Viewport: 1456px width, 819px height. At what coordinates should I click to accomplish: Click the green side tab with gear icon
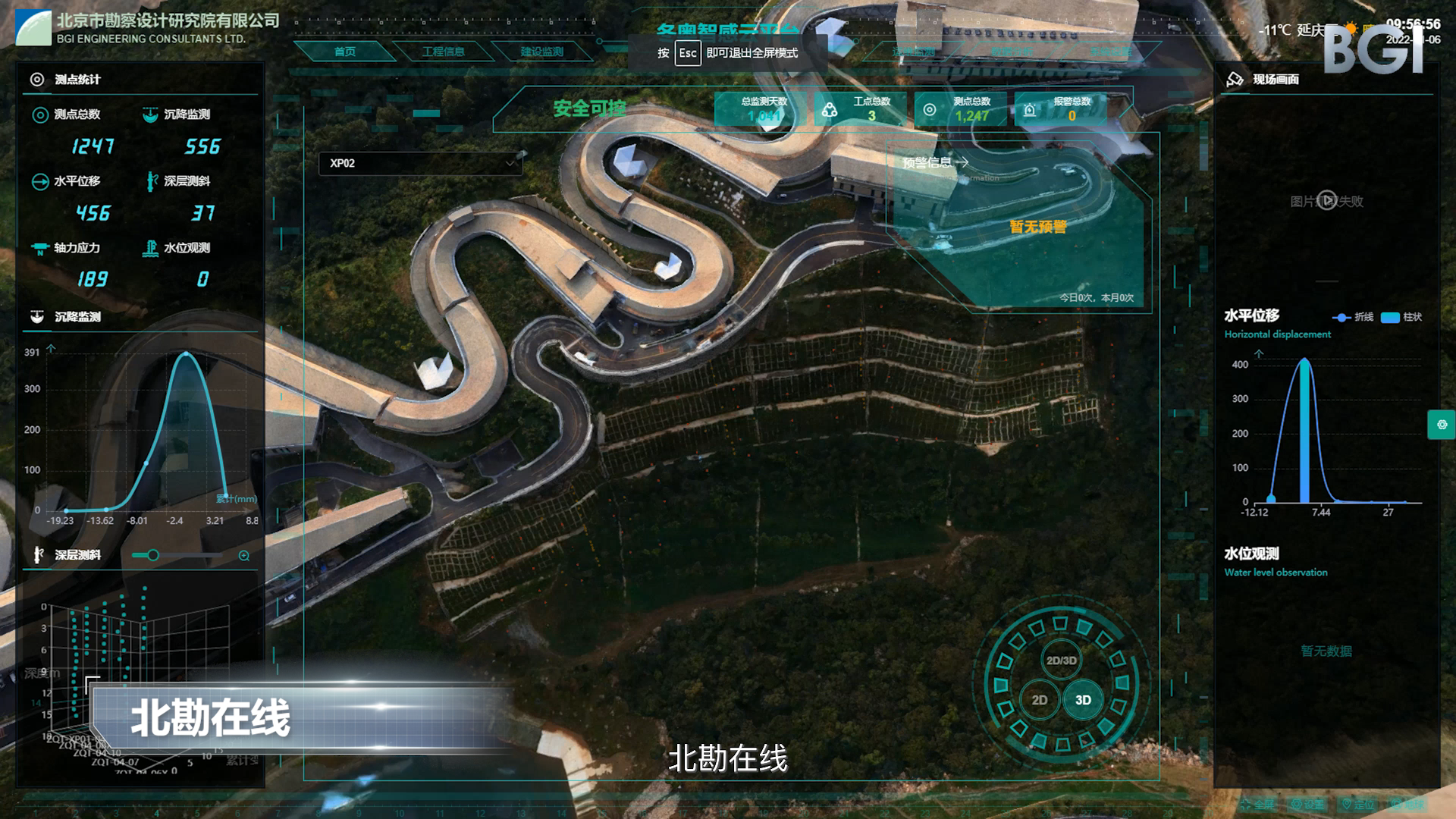pyautogui.click(x=1441, y=425)
